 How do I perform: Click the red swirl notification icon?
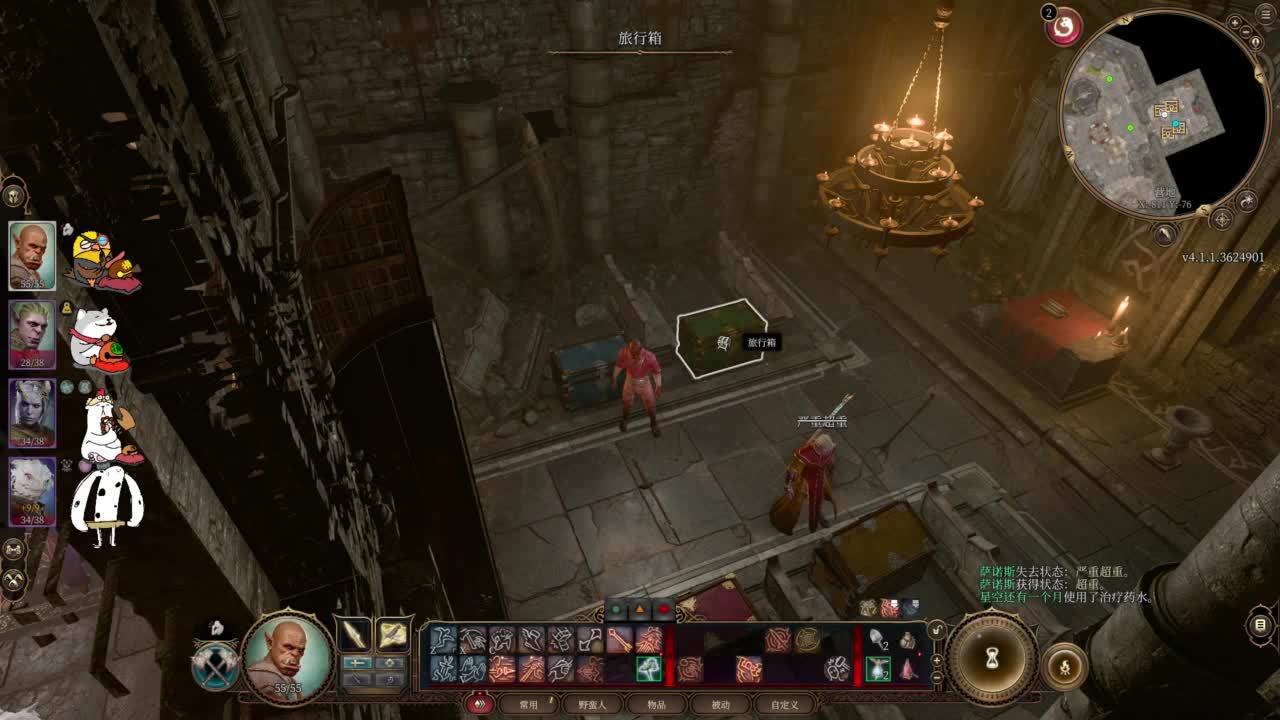tap(1064, 27)
